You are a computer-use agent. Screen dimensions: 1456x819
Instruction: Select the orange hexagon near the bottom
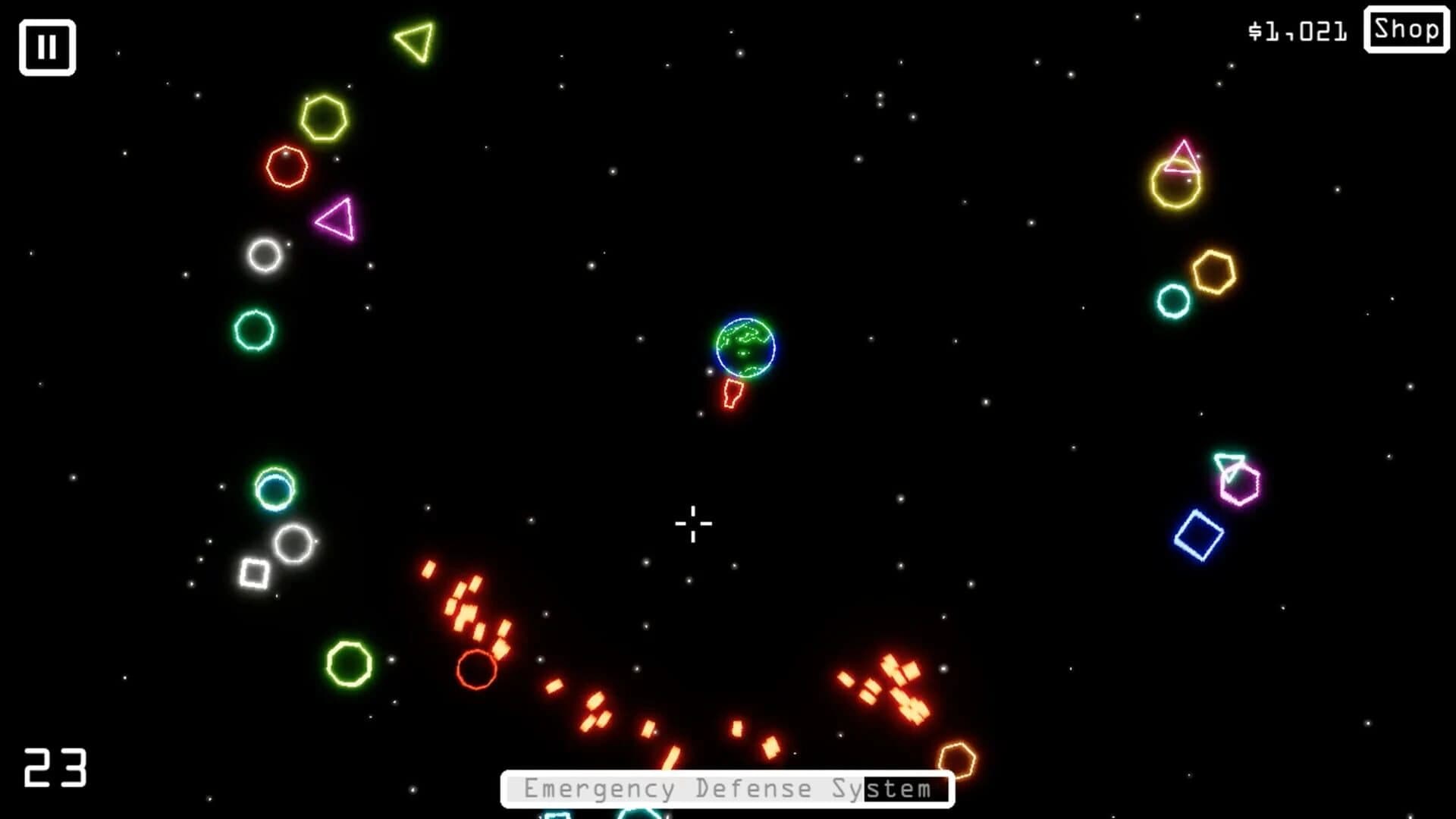[x=957, y=758]
